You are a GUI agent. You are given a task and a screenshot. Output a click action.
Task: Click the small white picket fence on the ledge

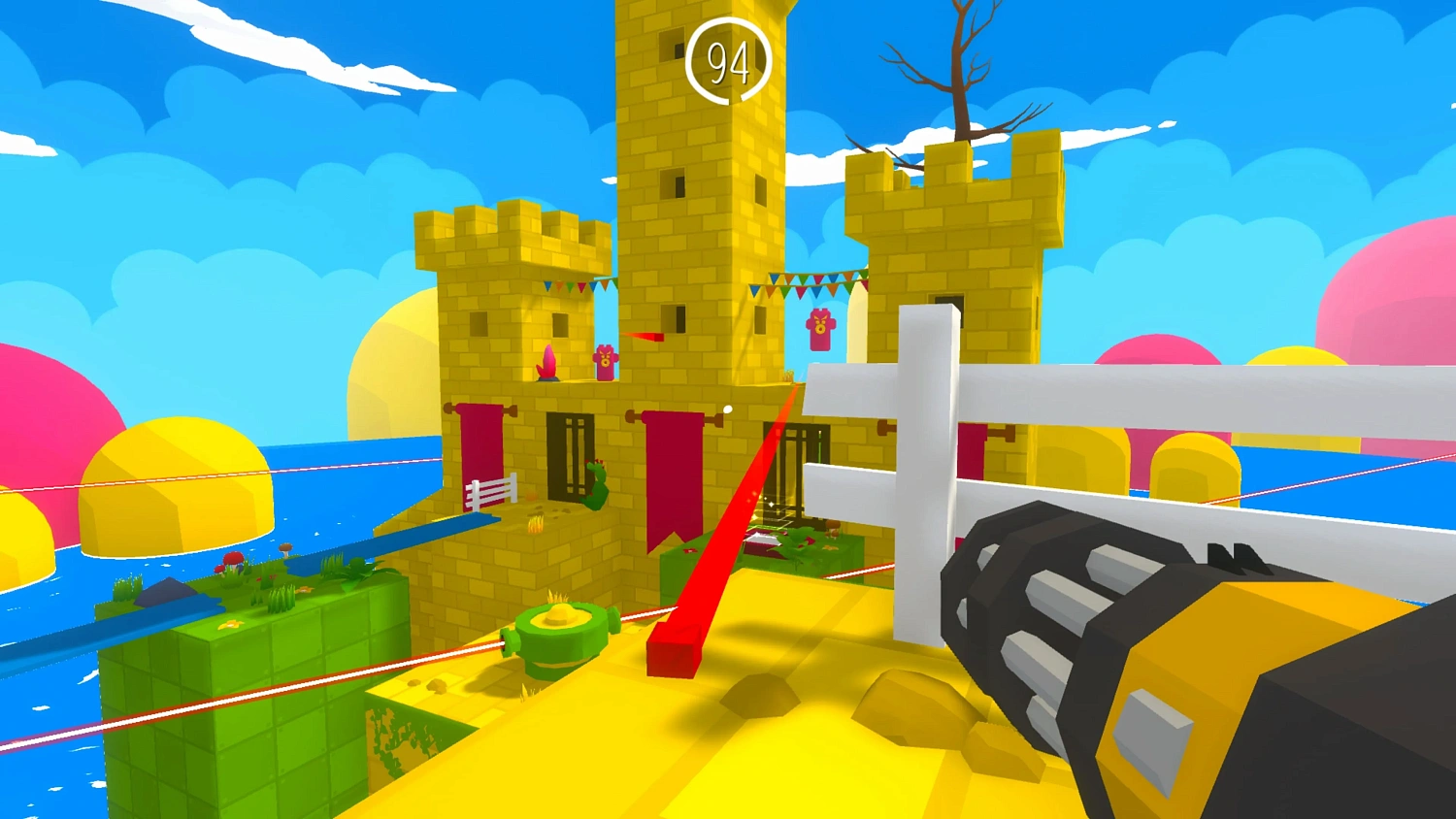point(490,488)
